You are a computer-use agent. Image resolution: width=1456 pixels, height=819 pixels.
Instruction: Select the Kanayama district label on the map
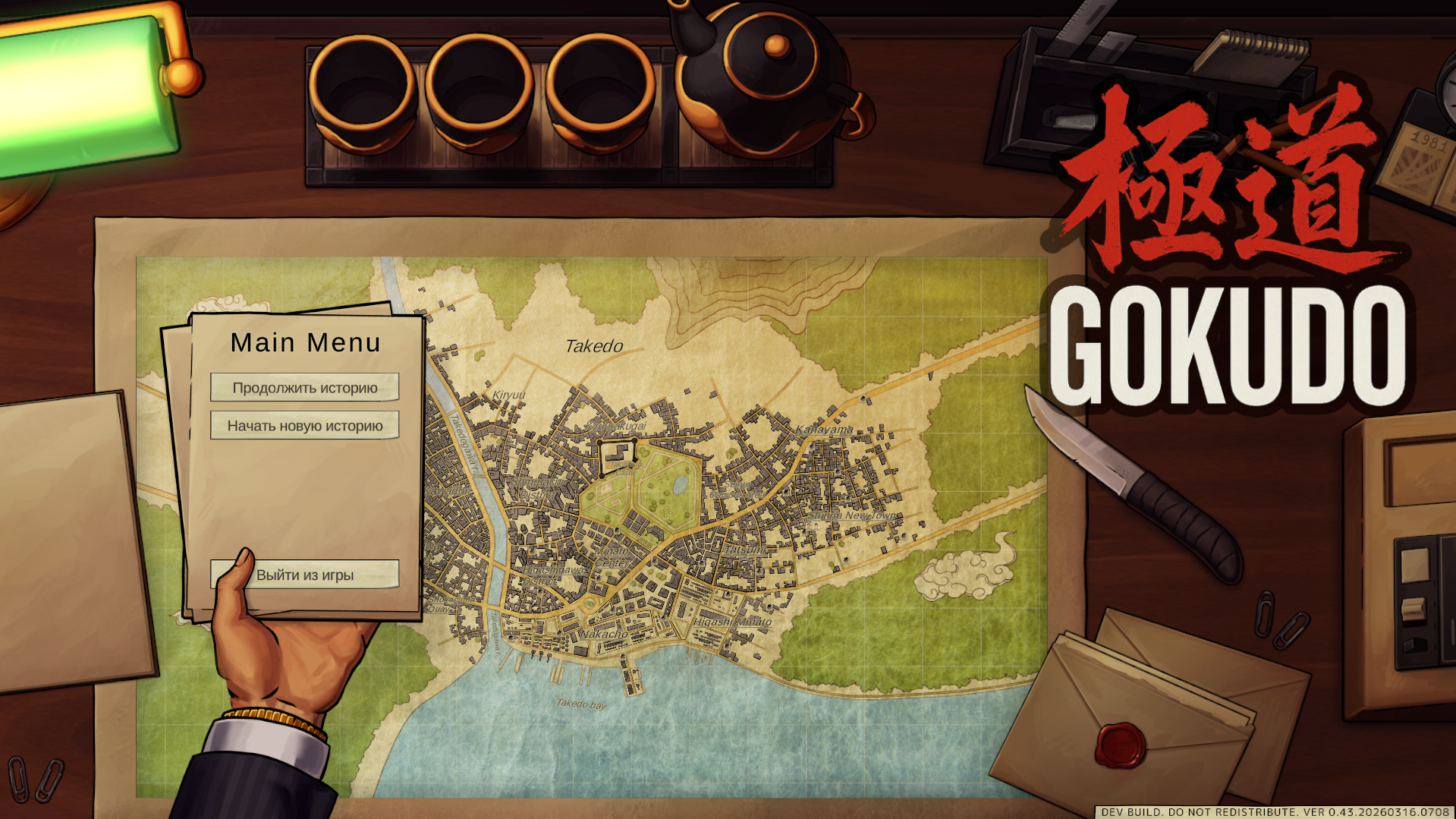point(824,430)
